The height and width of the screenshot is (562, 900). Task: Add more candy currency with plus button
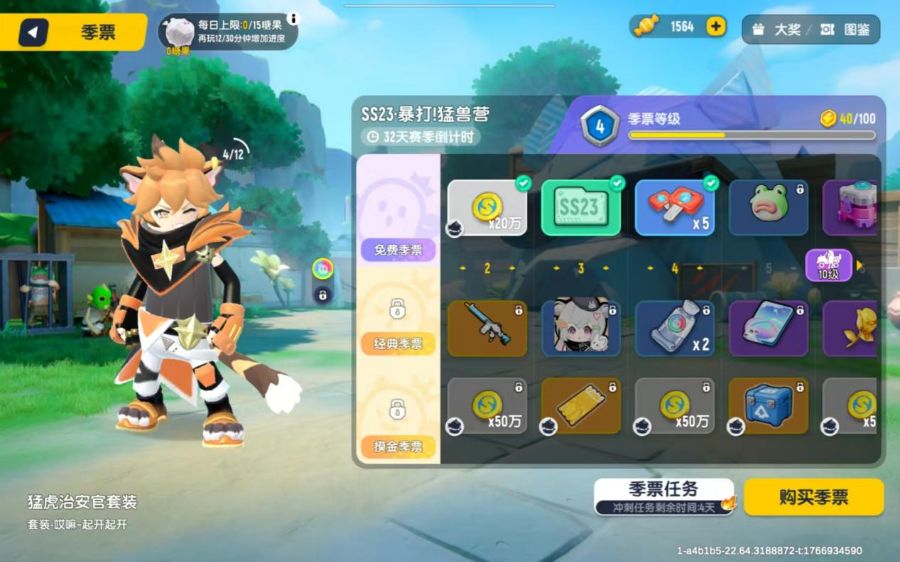716,27
